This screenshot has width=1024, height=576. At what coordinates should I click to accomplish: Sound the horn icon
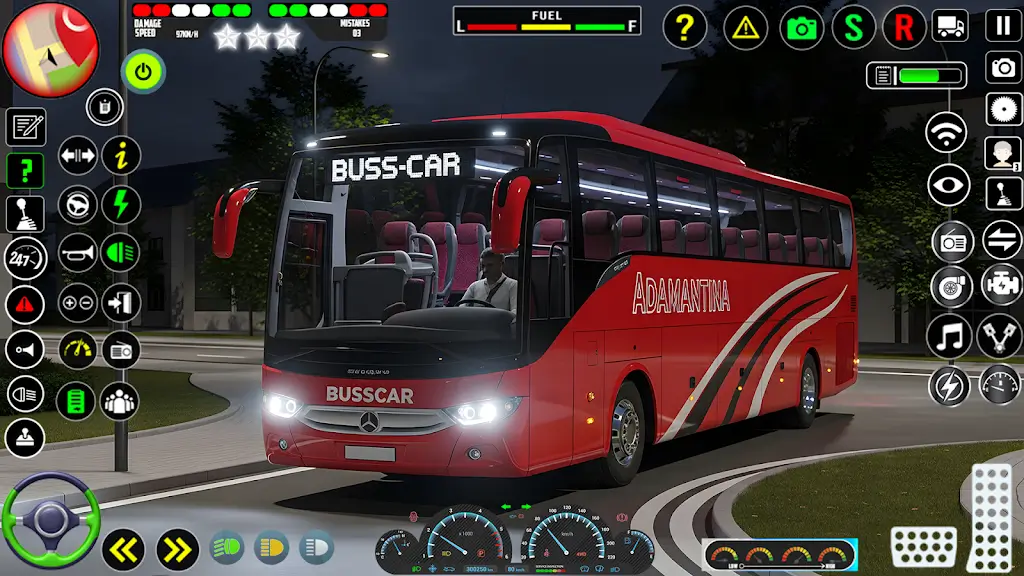pyautogui.click(x=77, y=253)
